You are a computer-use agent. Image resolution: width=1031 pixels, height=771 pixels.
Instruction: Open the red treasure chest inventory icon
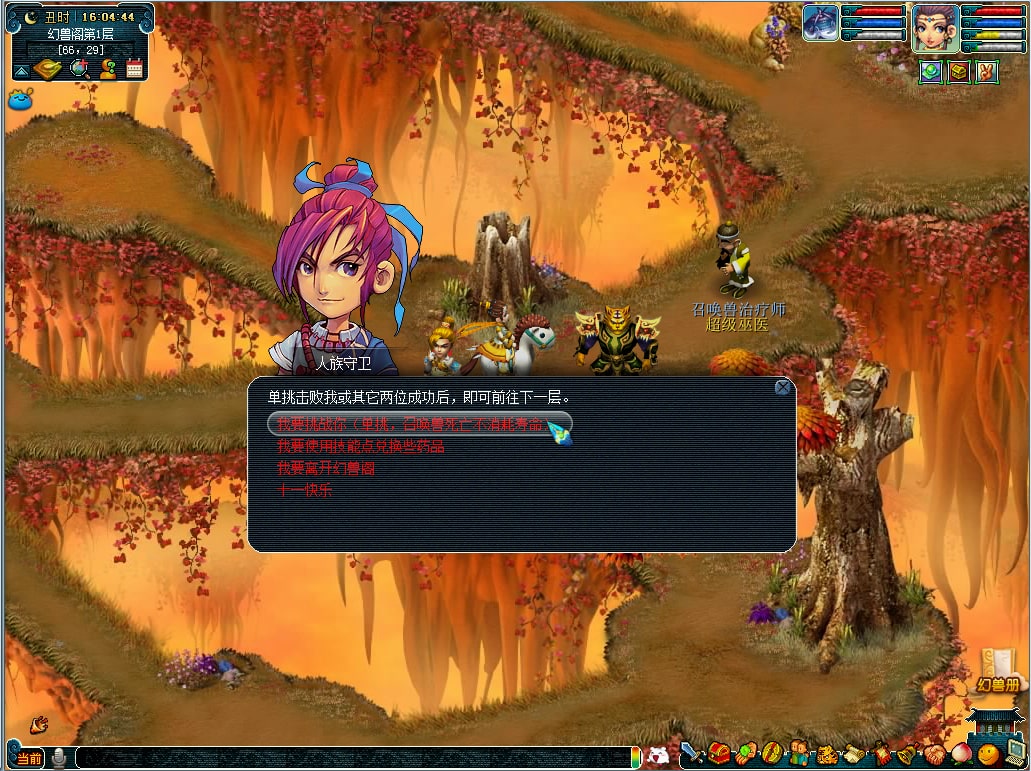click(x=719, y=754)
